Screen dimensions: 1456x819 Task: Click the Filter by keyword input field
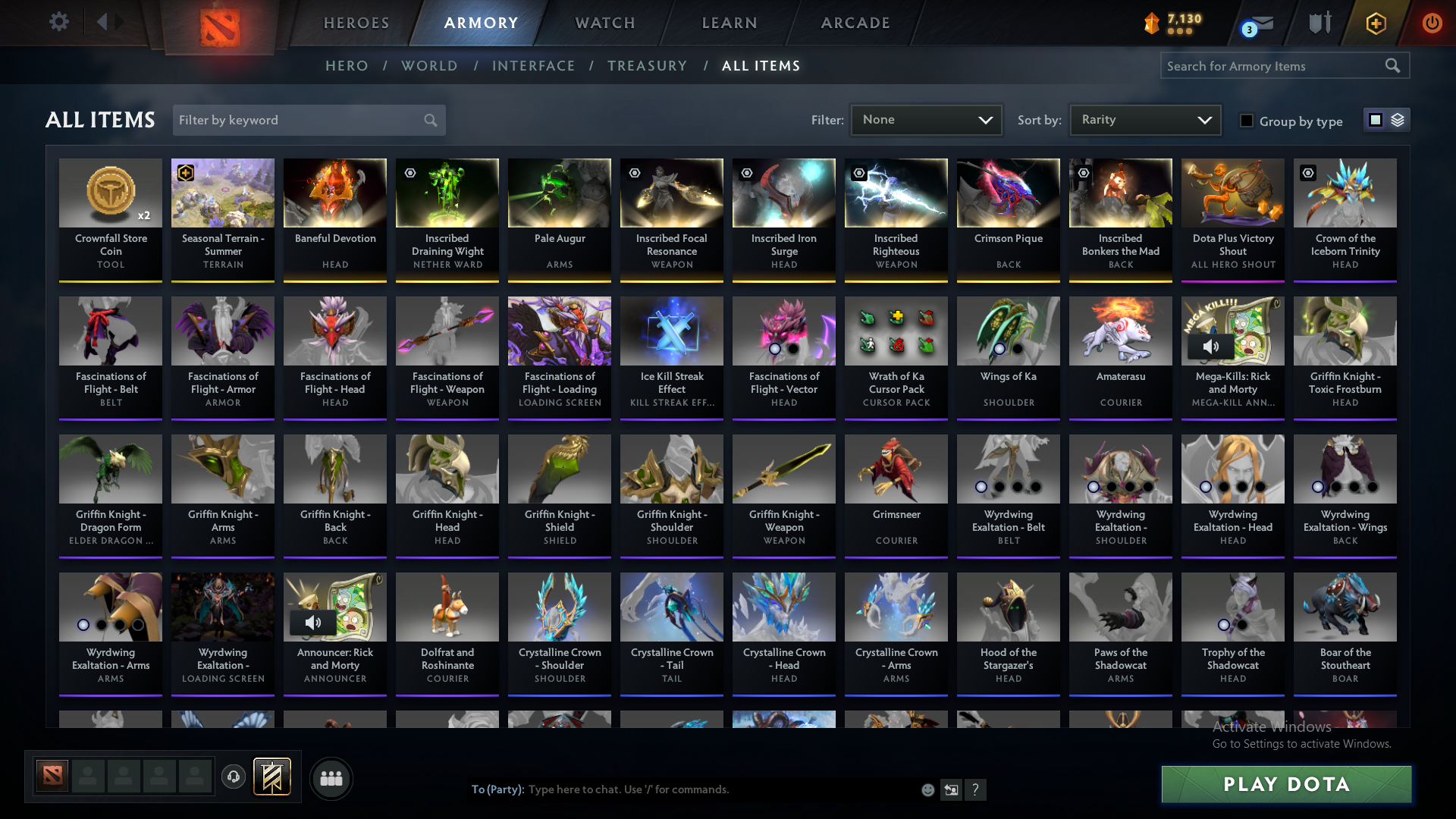click(x=296, y=120)
